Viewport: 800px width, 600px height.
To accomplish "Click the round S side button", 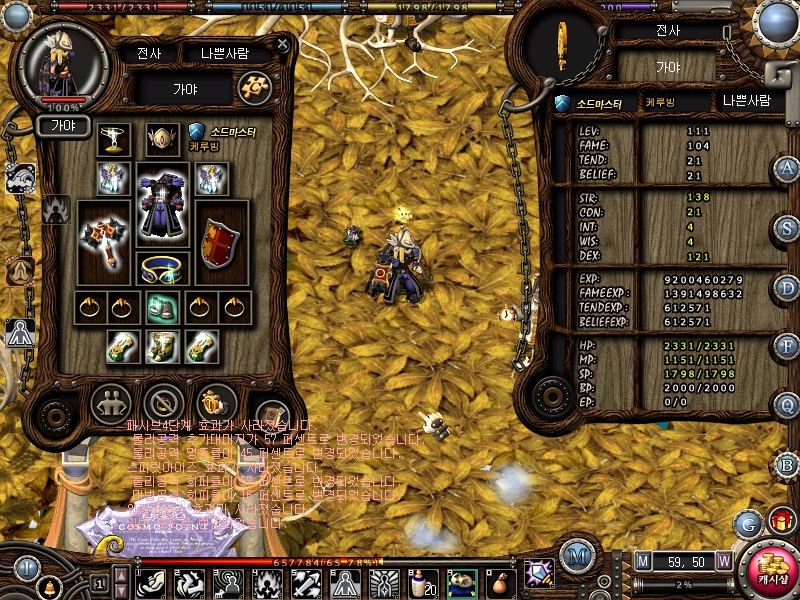I will pyautogui.click(x=788, y=228).
